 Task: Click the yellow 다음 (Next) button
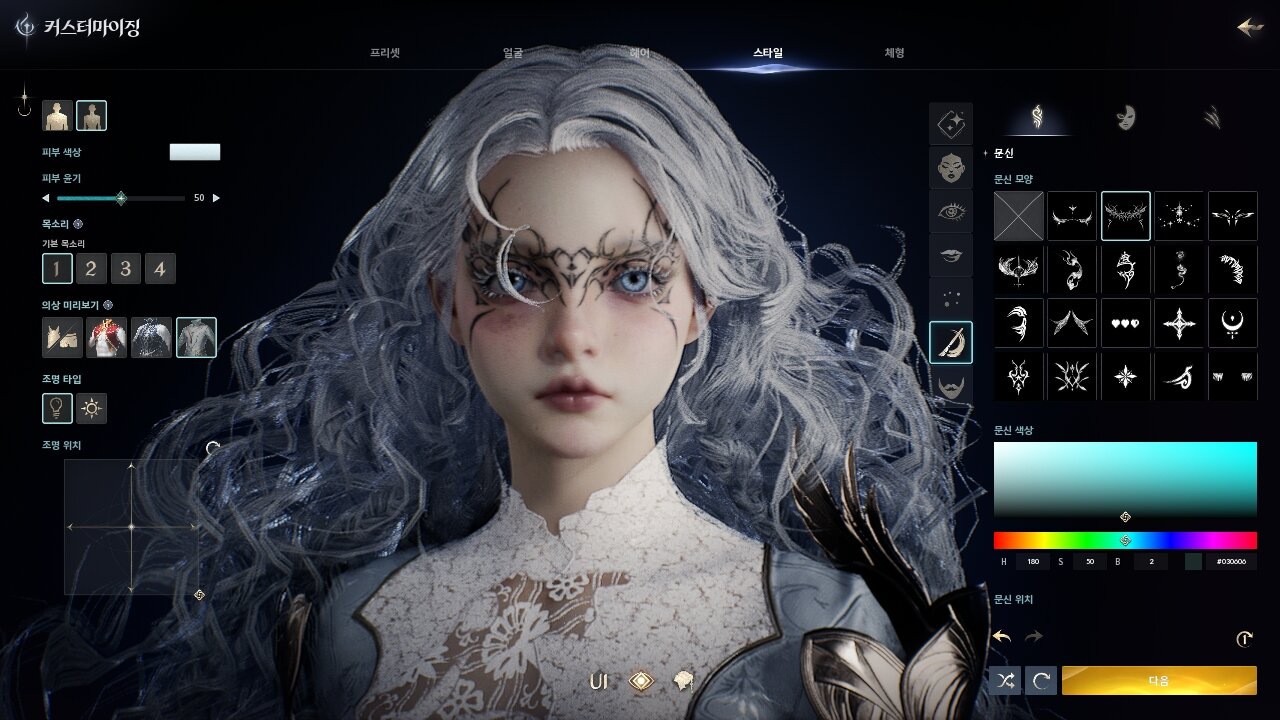[x=1159, y=681]
